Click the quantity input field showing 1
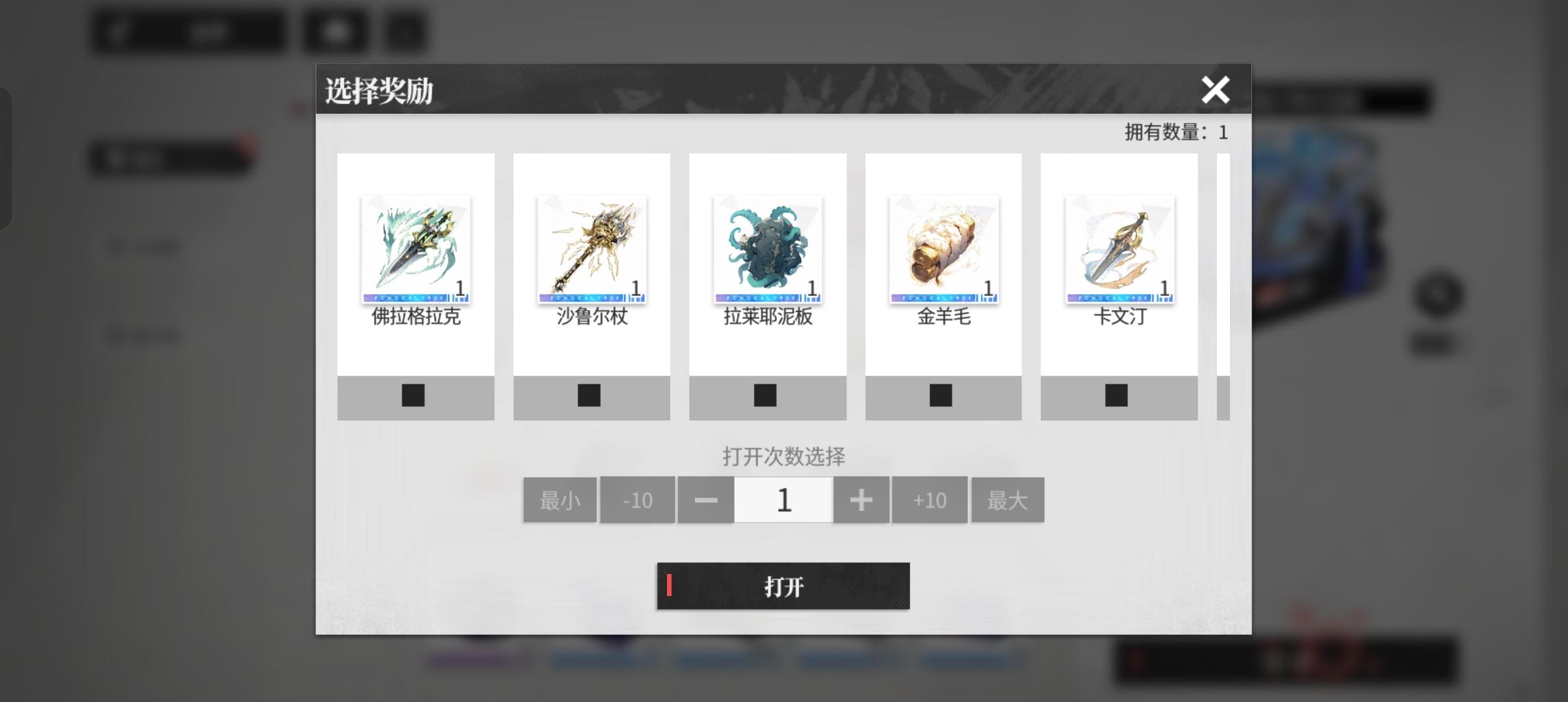This screenshot has height=702, width=1568. [x=783, y=499]
